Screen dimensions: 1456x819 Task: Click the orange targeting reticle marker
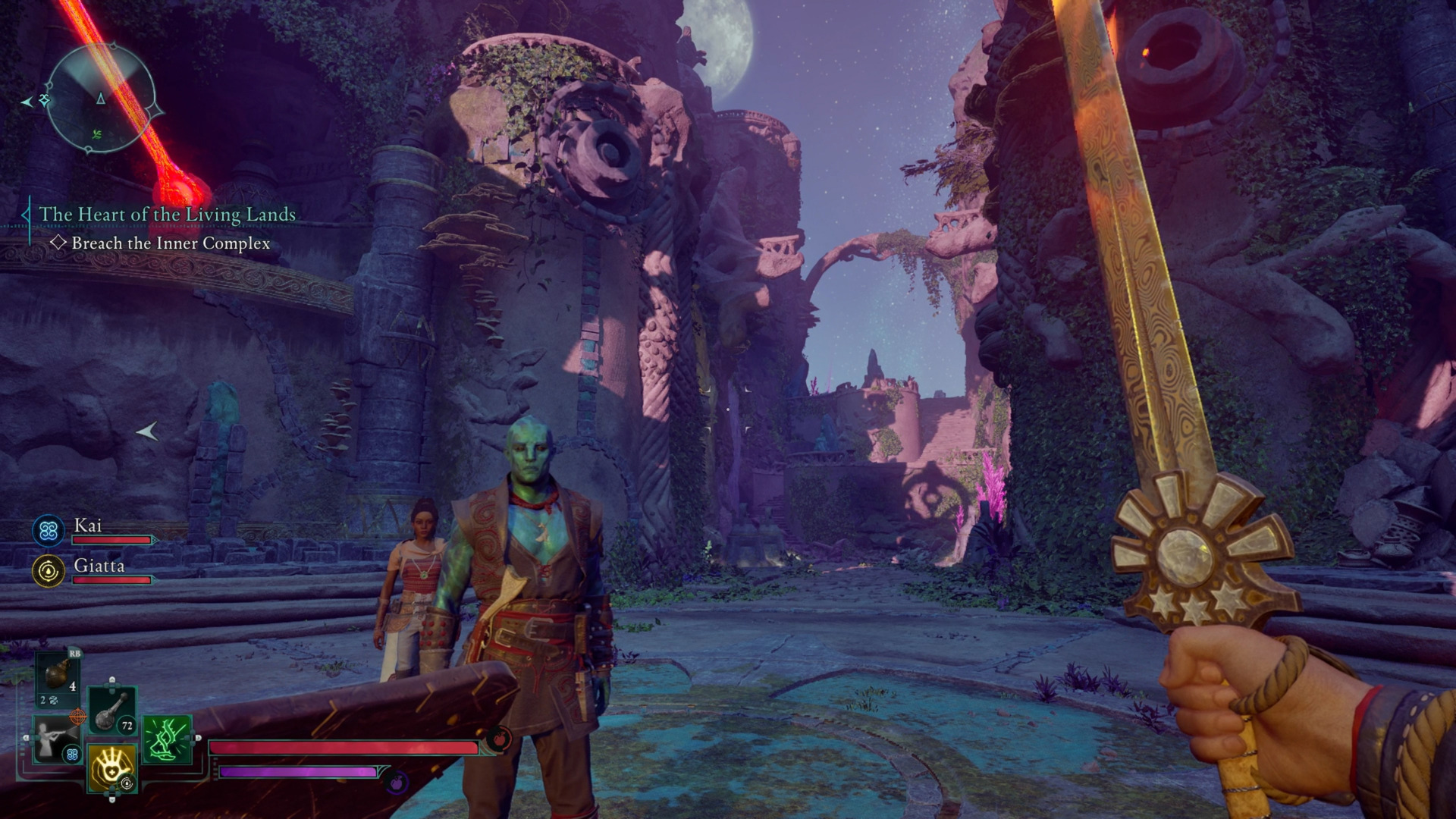click(x=77, y=717)
